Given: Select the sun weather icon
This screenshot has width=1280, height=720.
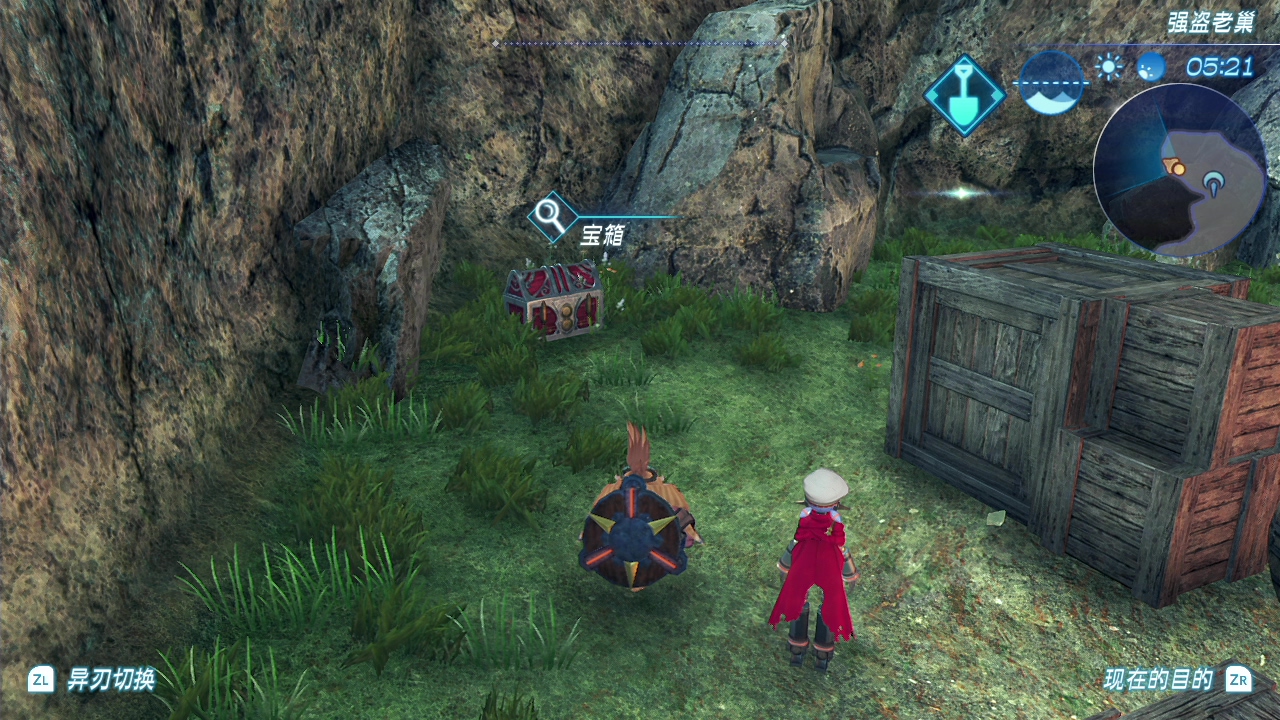Looking at the screenshot, I should 1108,67.
